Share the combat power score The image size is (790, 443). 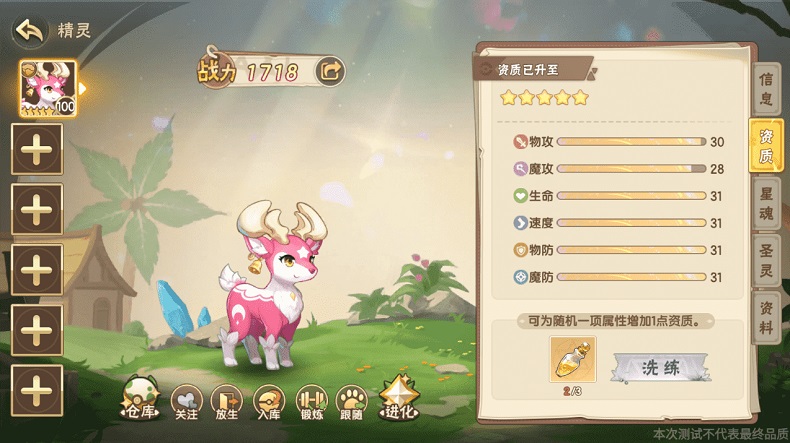[x=329, y=70]
